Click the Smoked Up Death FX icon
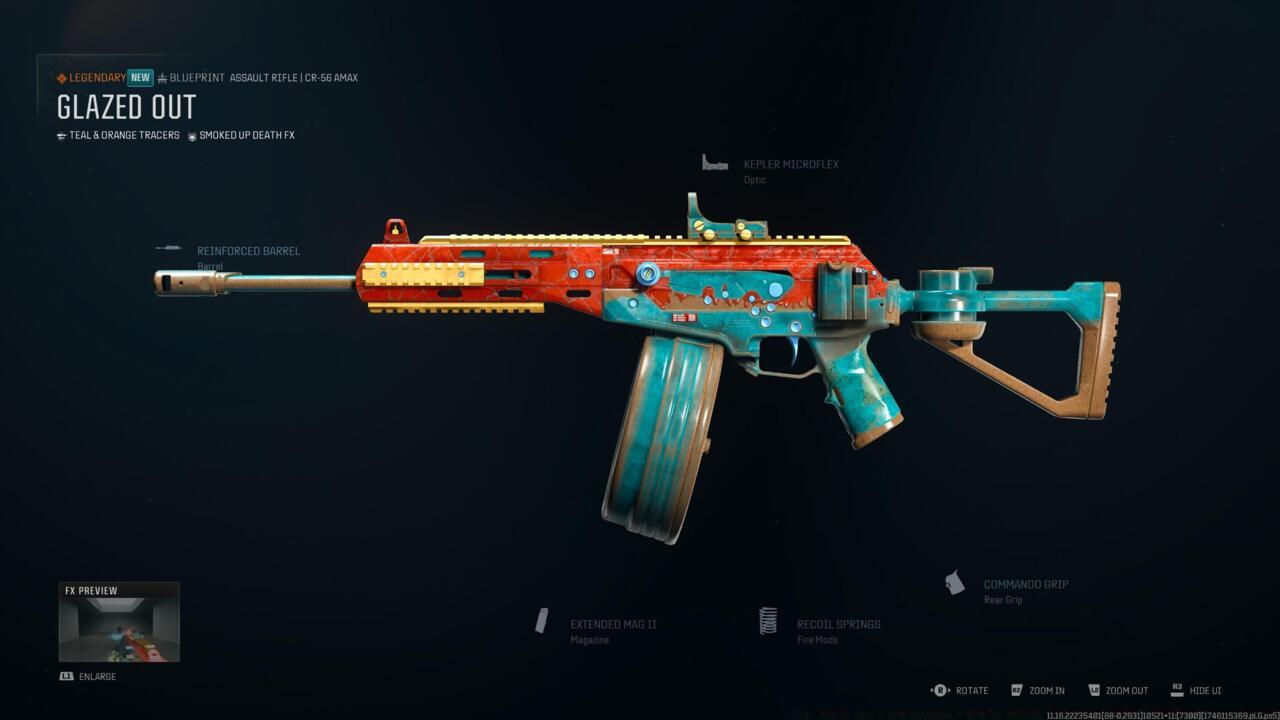The image size is (1280, 720). tap(190, 135)
